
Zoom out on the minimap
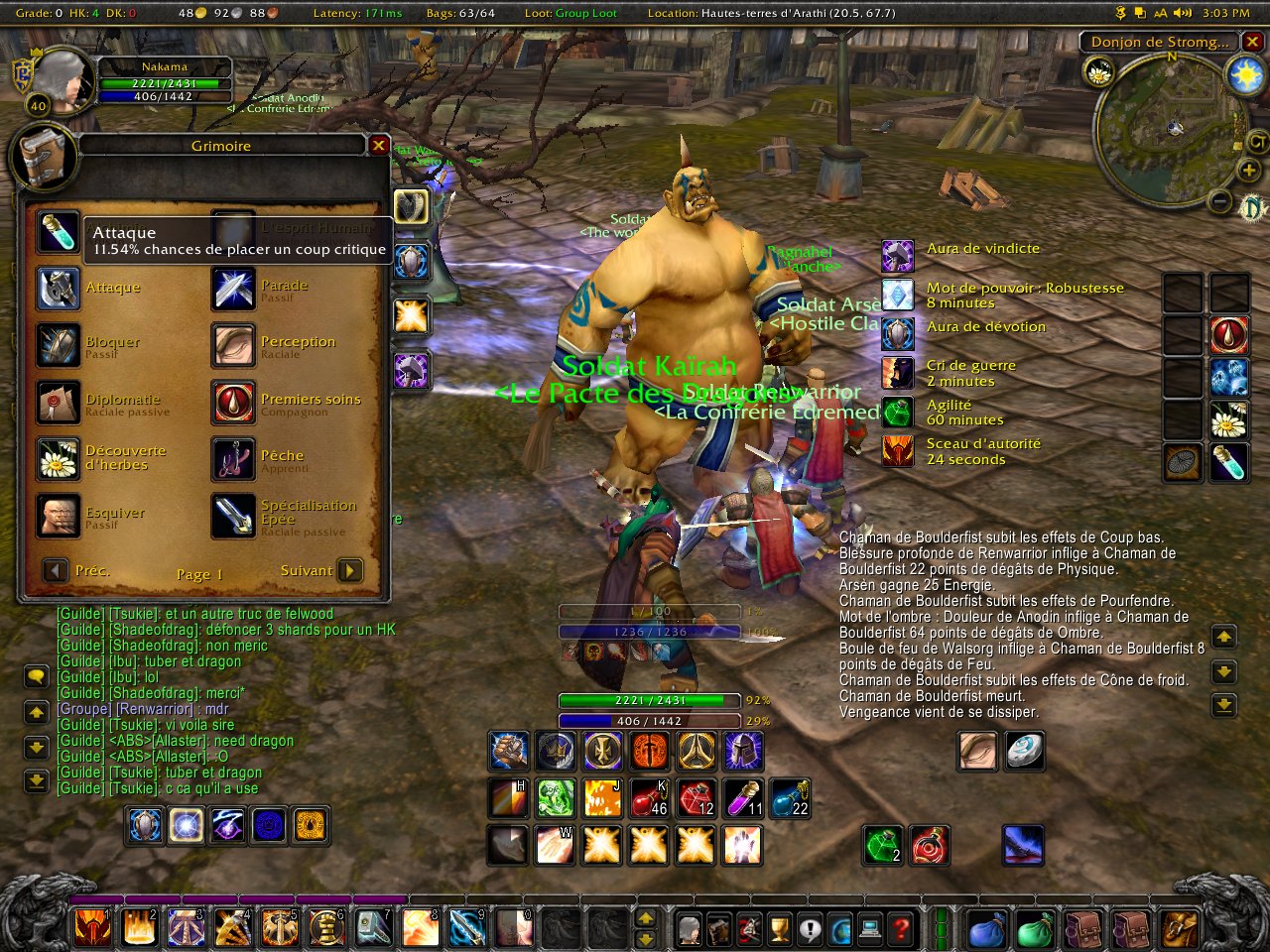tap(1220, 201)
